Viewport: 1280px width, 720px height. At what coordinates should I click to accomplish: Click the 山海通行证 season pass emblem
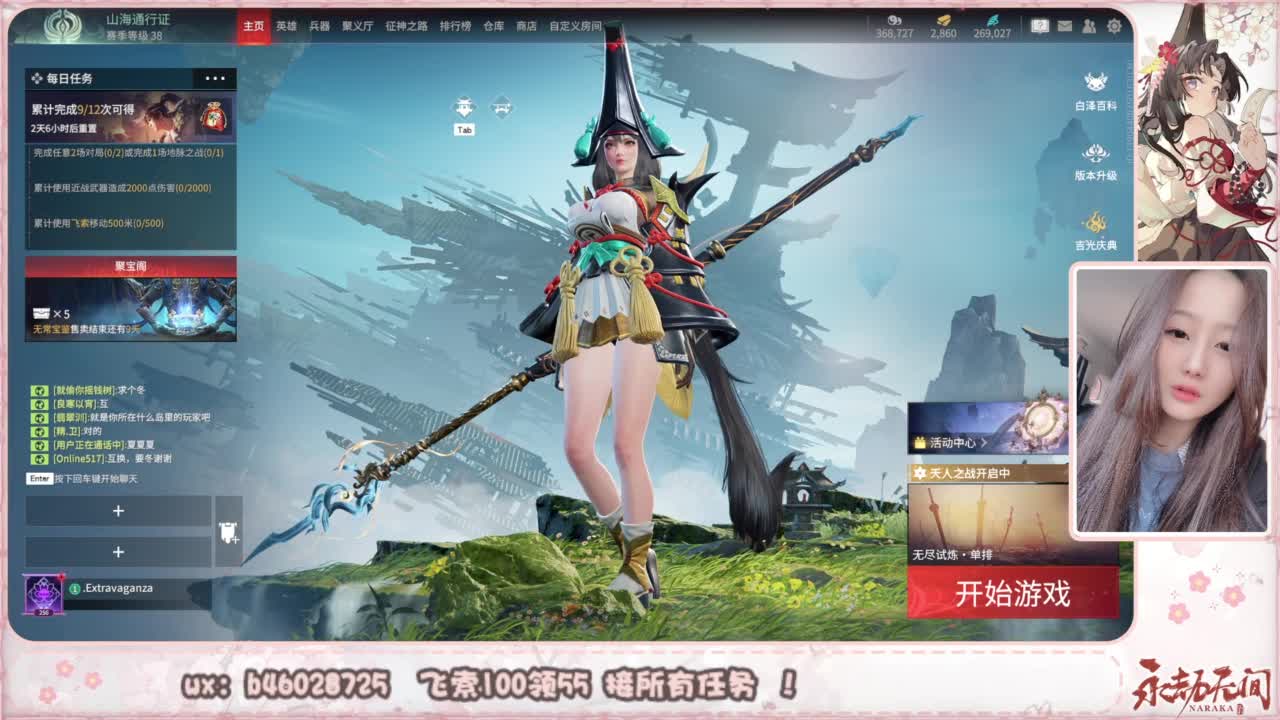(62, 25)
